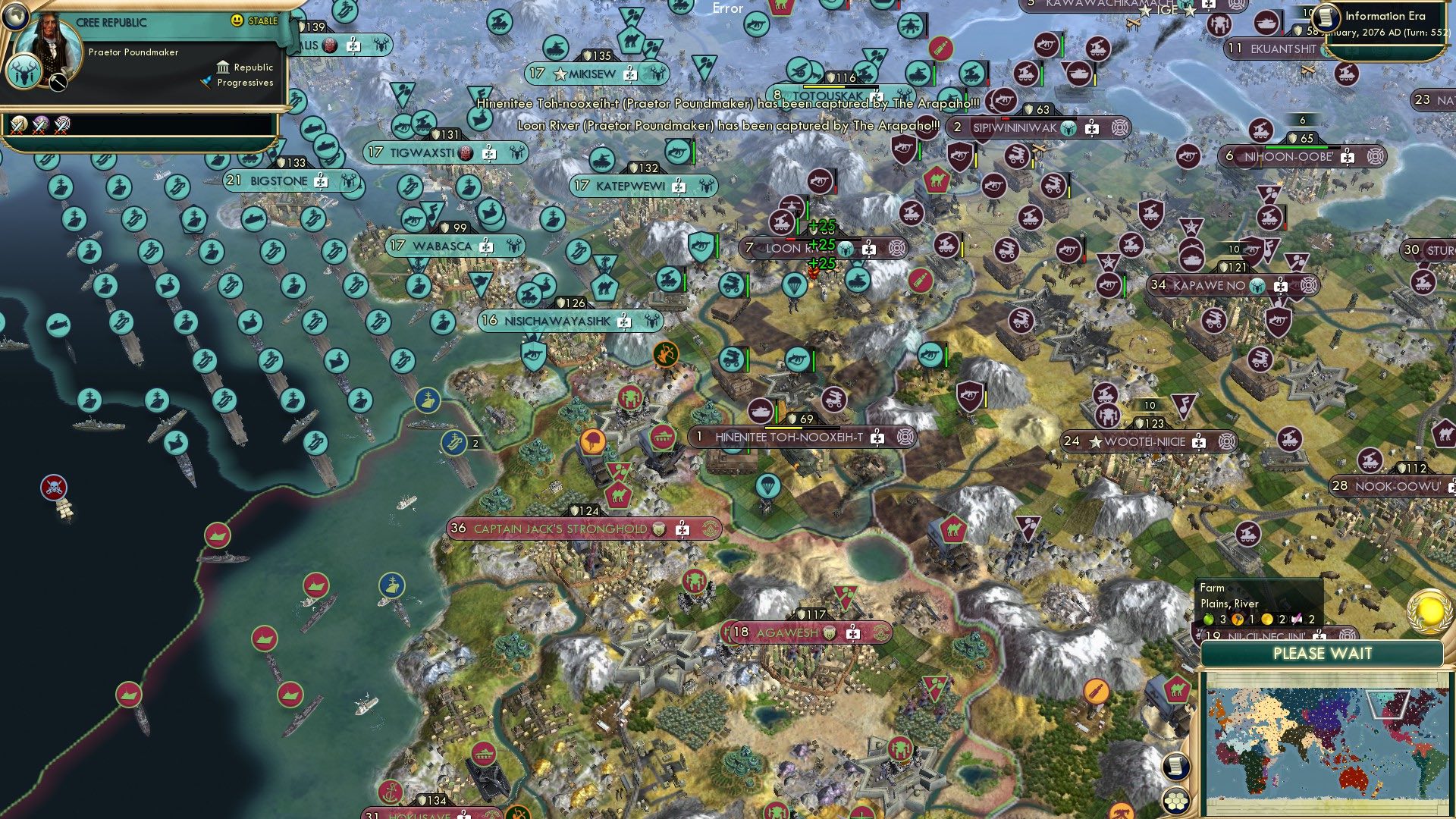Click the globe icon beside the Cree Republic panel
This screenshot has height=819, width=1456.
pos(14,17)
